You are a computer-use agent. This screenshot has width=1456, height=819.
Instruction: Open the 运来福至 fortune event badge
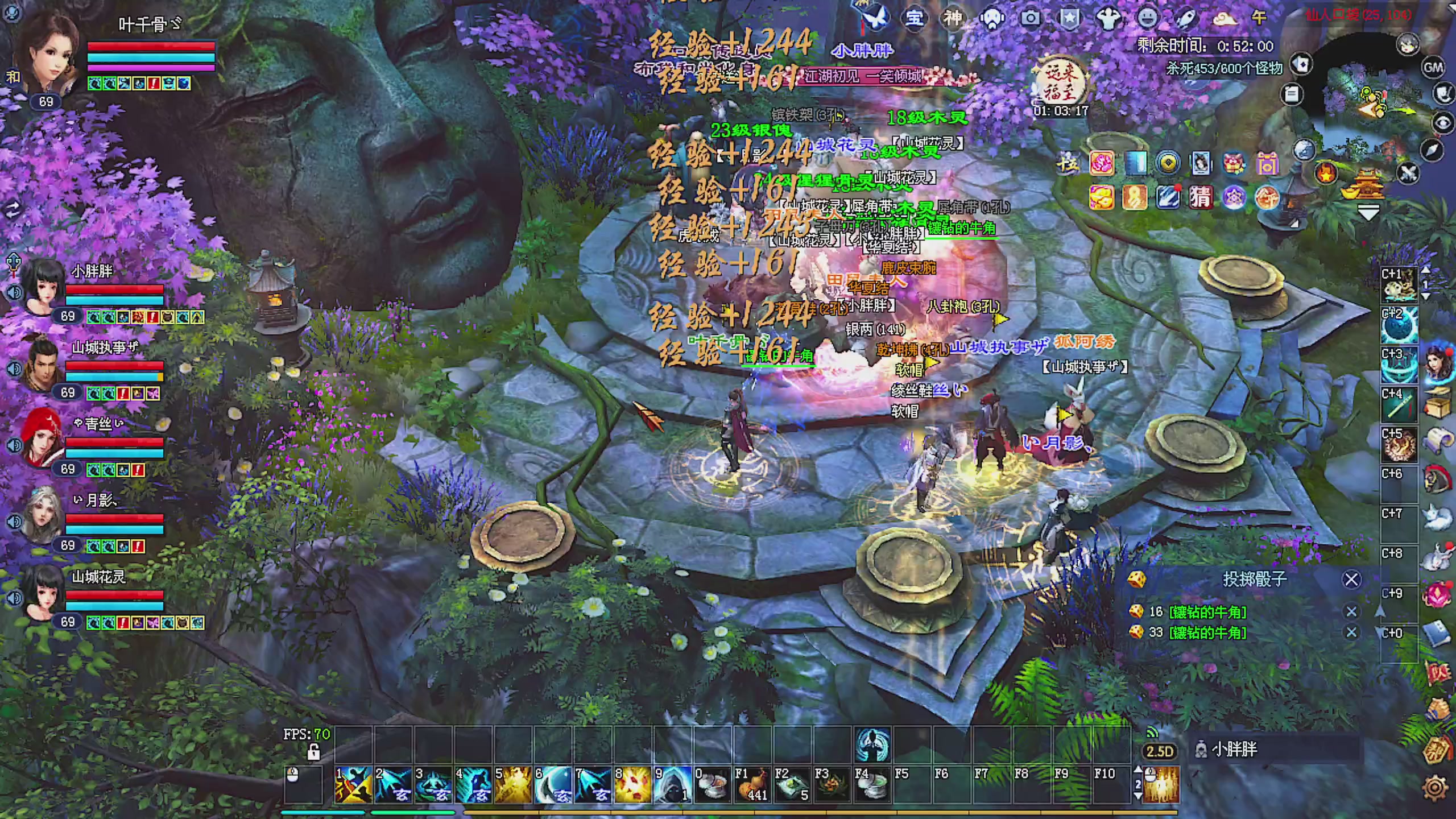tap(1060, 85)
